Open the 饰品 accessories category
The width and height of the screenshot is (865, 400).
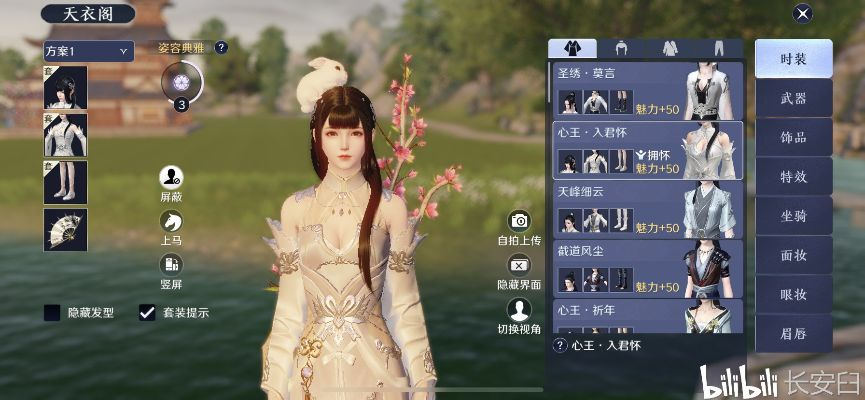[793, 137]
